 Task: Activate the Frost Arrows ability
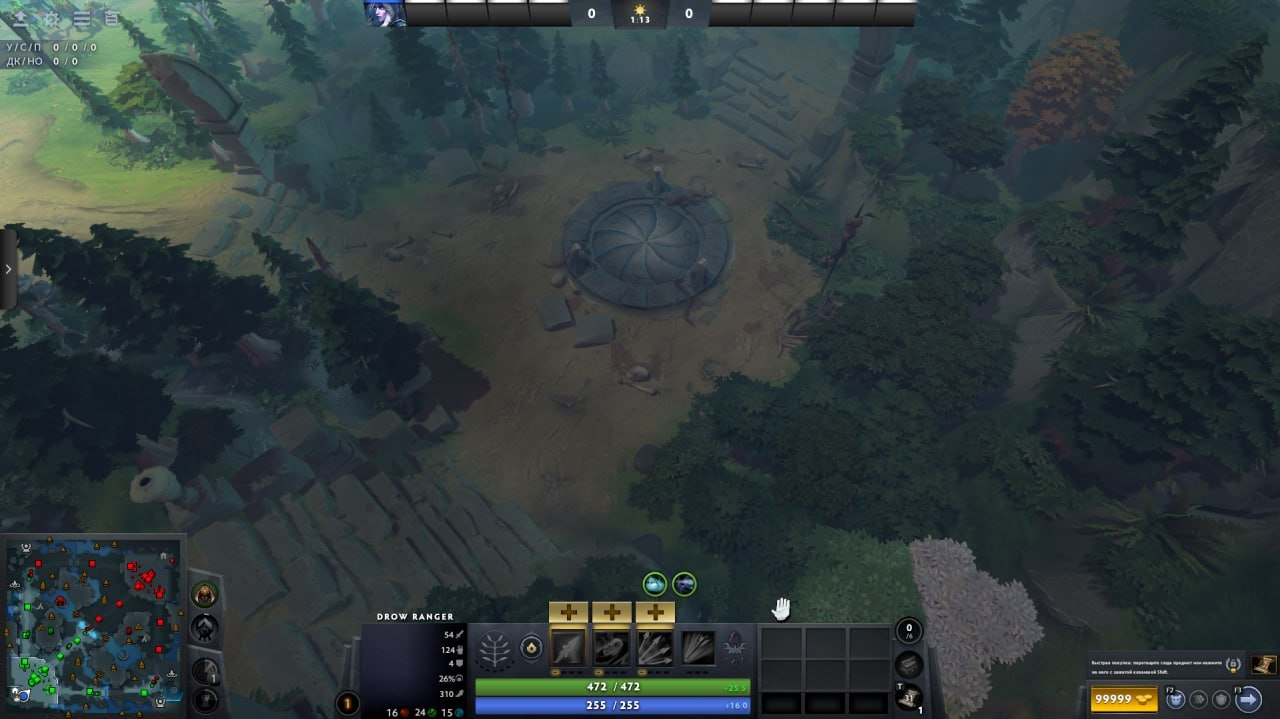click(568, 648)
